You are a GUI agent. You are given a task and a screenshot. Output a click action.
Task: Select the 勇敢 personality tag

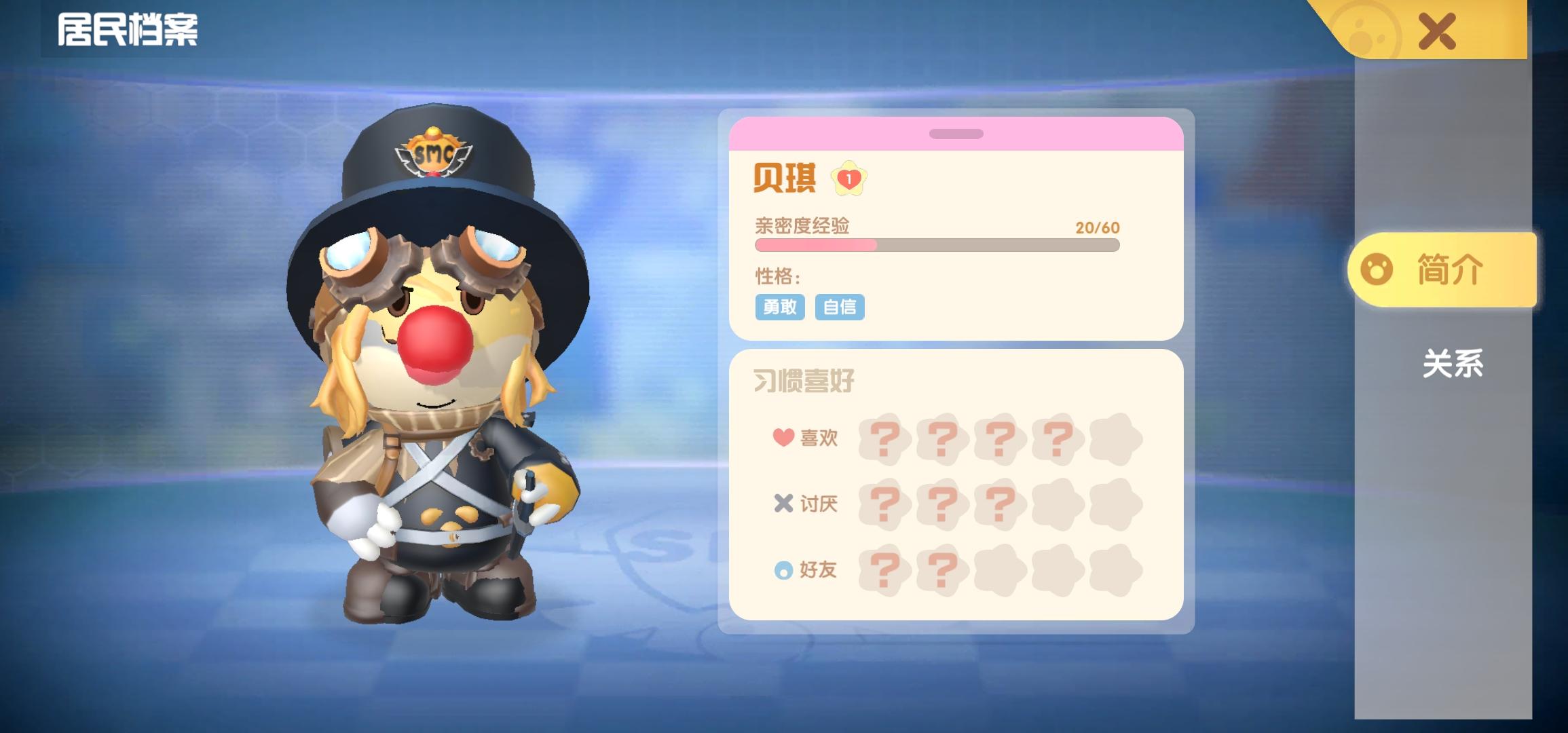tap(780, 307)
